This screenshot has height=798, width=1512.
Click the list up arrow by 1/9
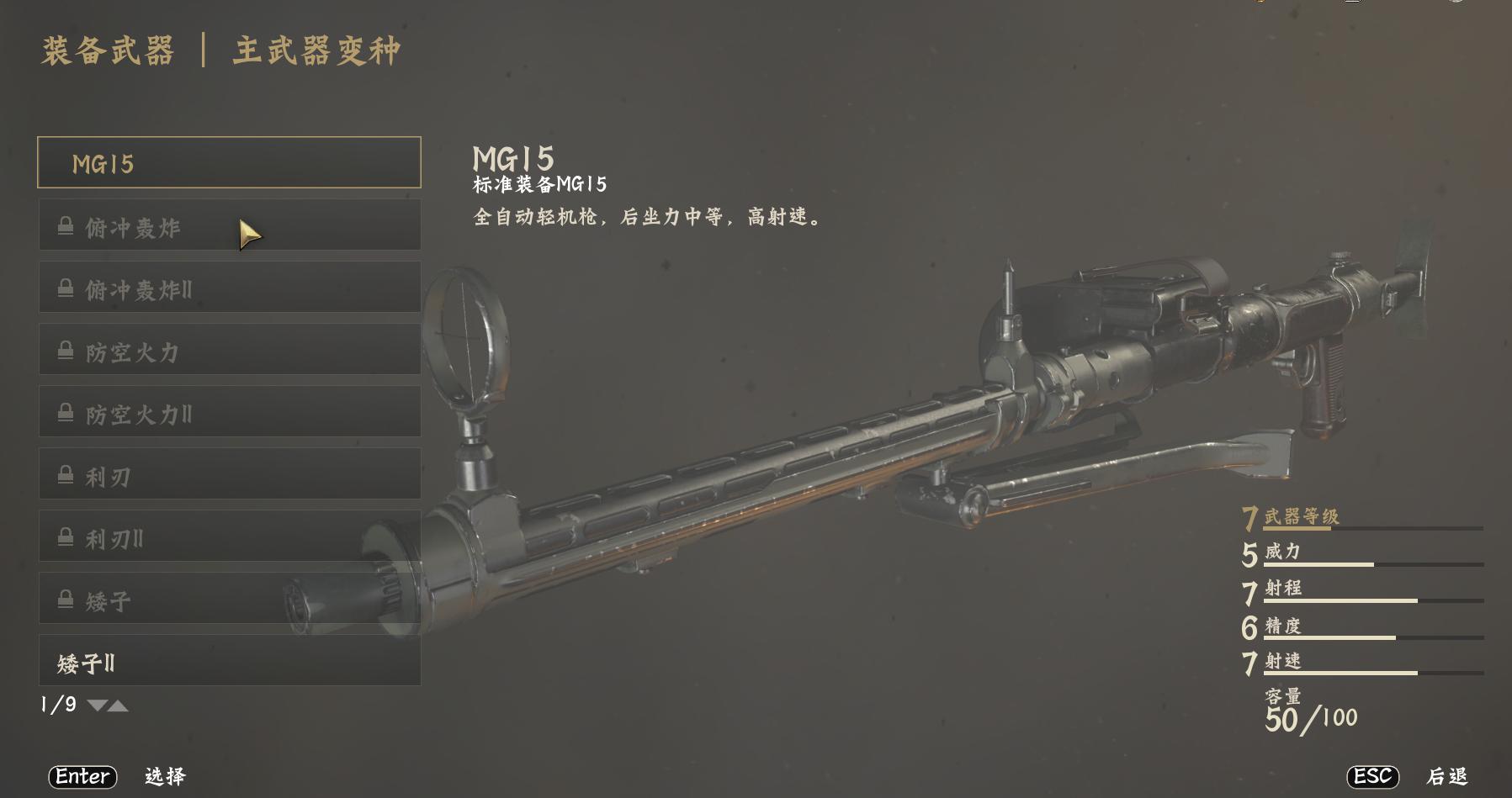pyautogui.click(x=119, y=706)
